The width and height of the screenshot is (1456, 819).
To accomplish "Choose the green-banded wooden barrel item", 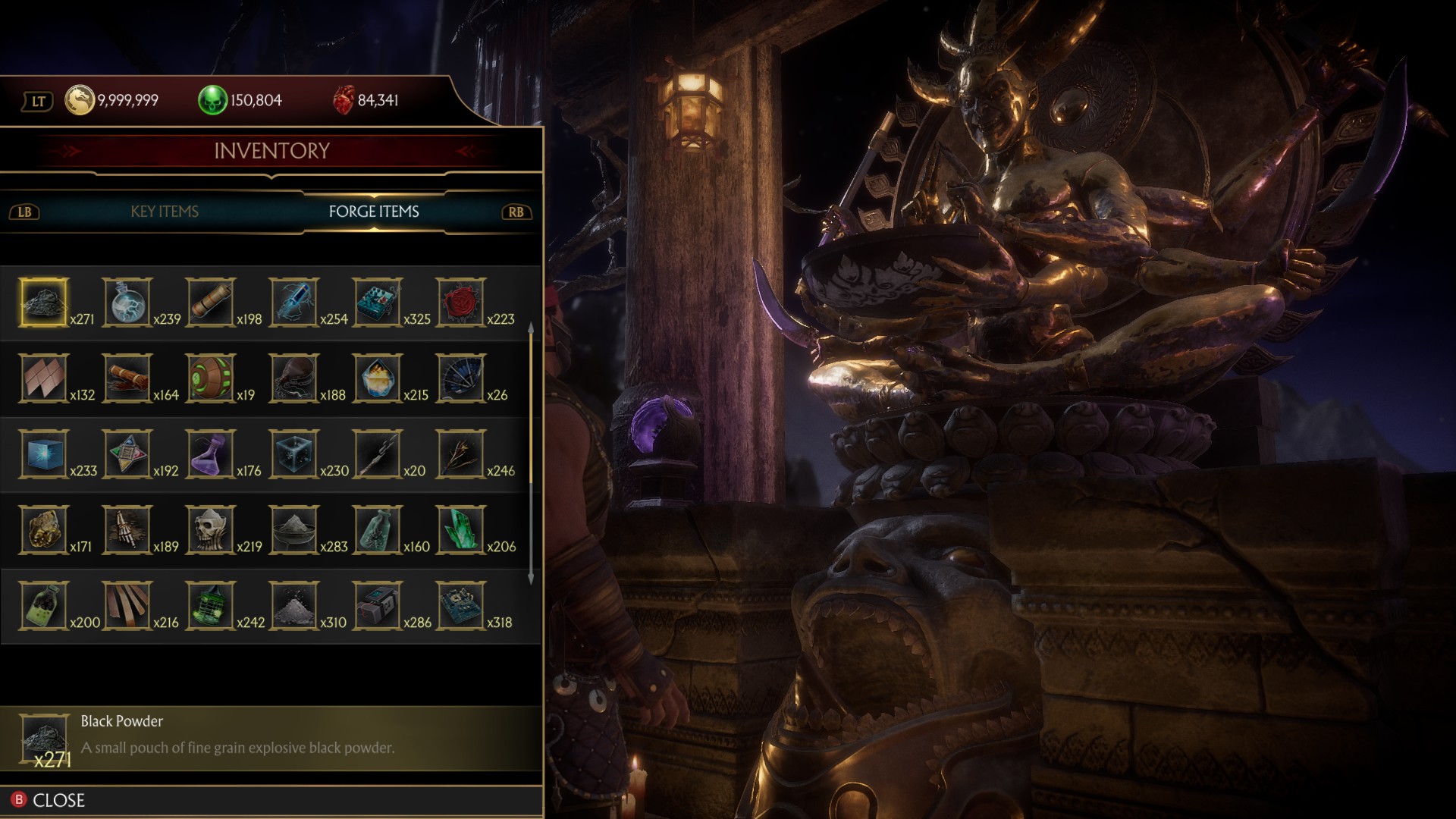I will coord(210,378).
